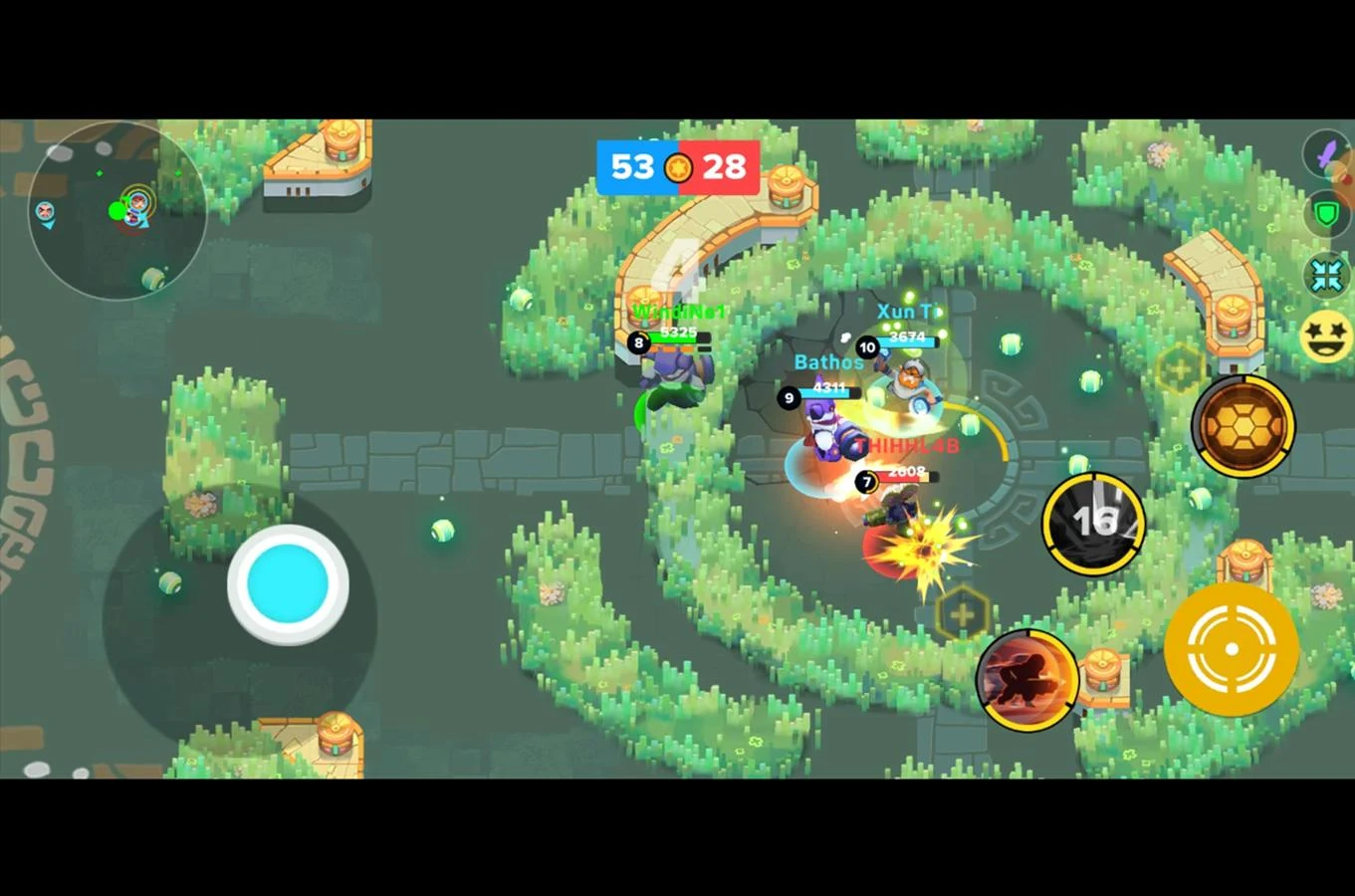This screenshot has height=896, width=1355.
Task: Select ally WindiNe1's level 8 badge
Action: pos(638,343)
